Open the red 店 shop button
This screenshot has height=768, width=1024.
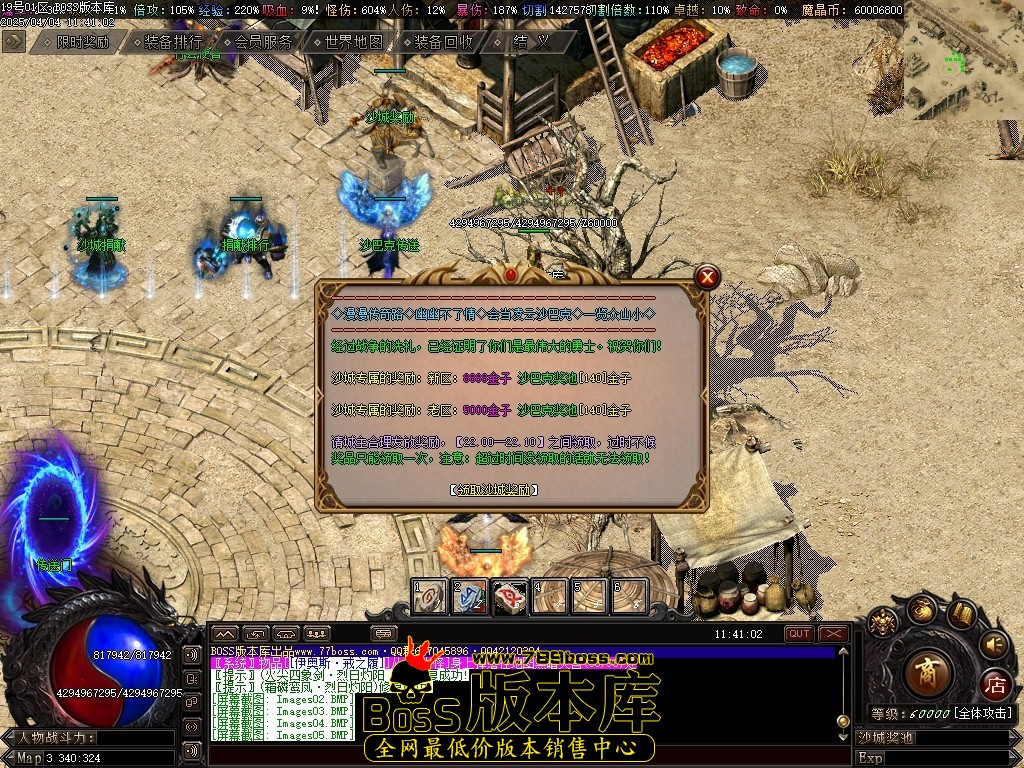pos(995,685)
